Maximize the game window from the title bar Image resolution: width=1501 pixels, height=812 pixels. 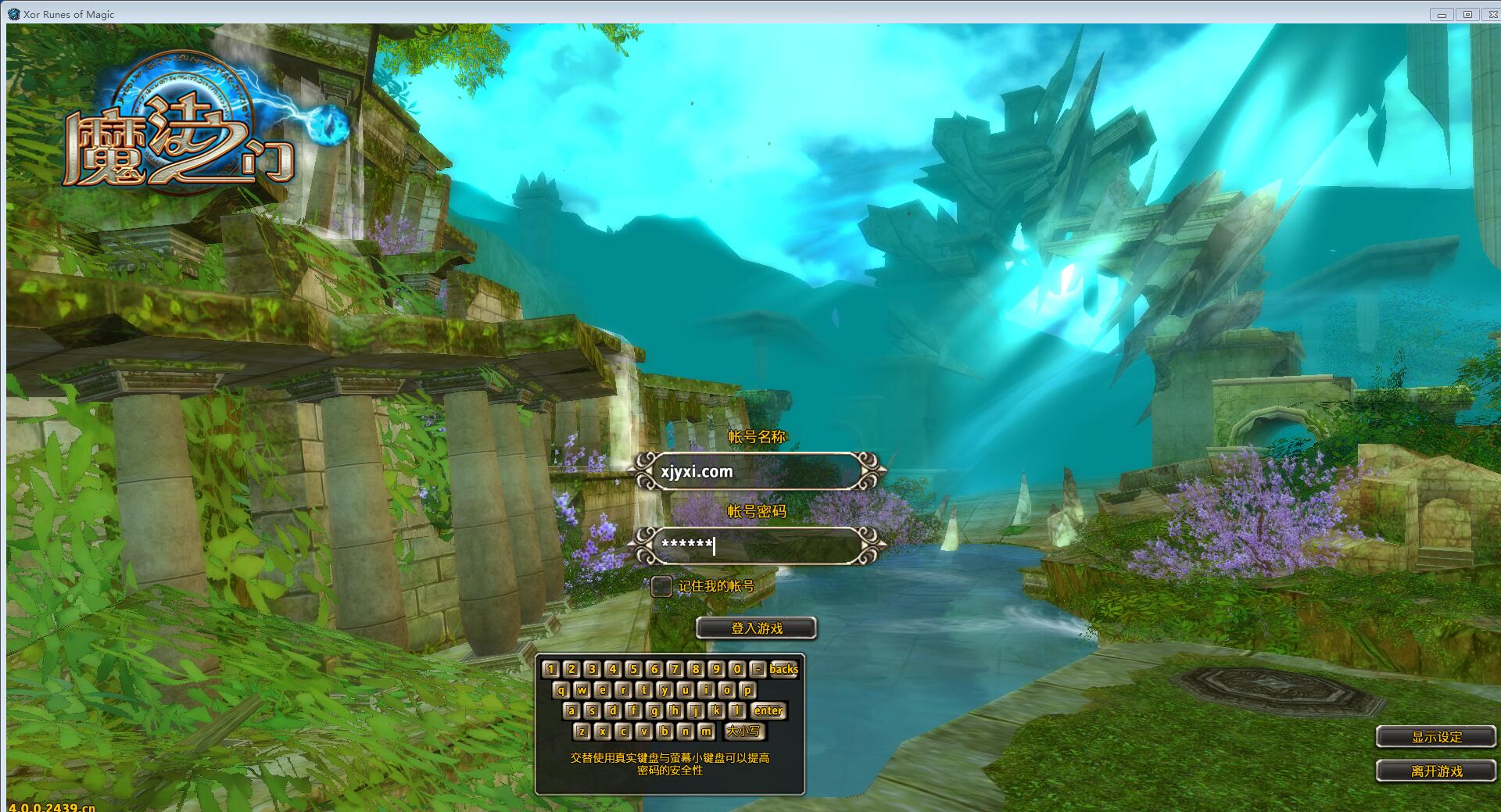[1467, 14]
